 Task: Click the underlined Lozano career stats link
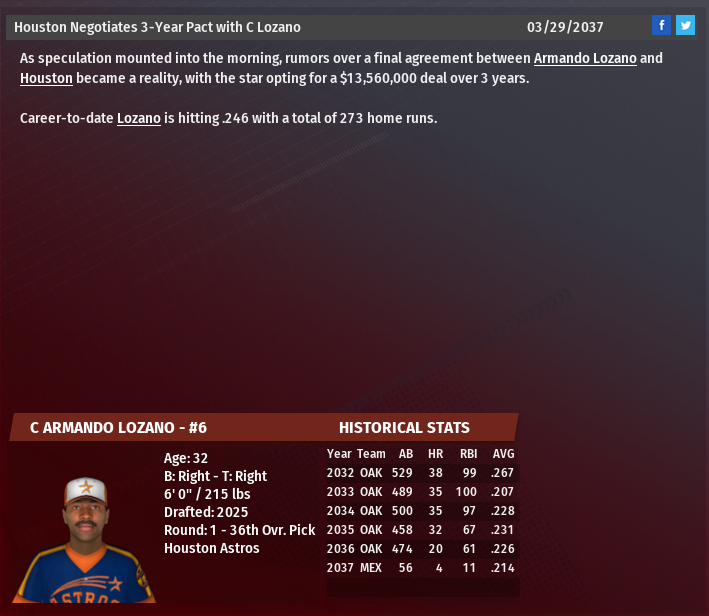tap(139, 118)
